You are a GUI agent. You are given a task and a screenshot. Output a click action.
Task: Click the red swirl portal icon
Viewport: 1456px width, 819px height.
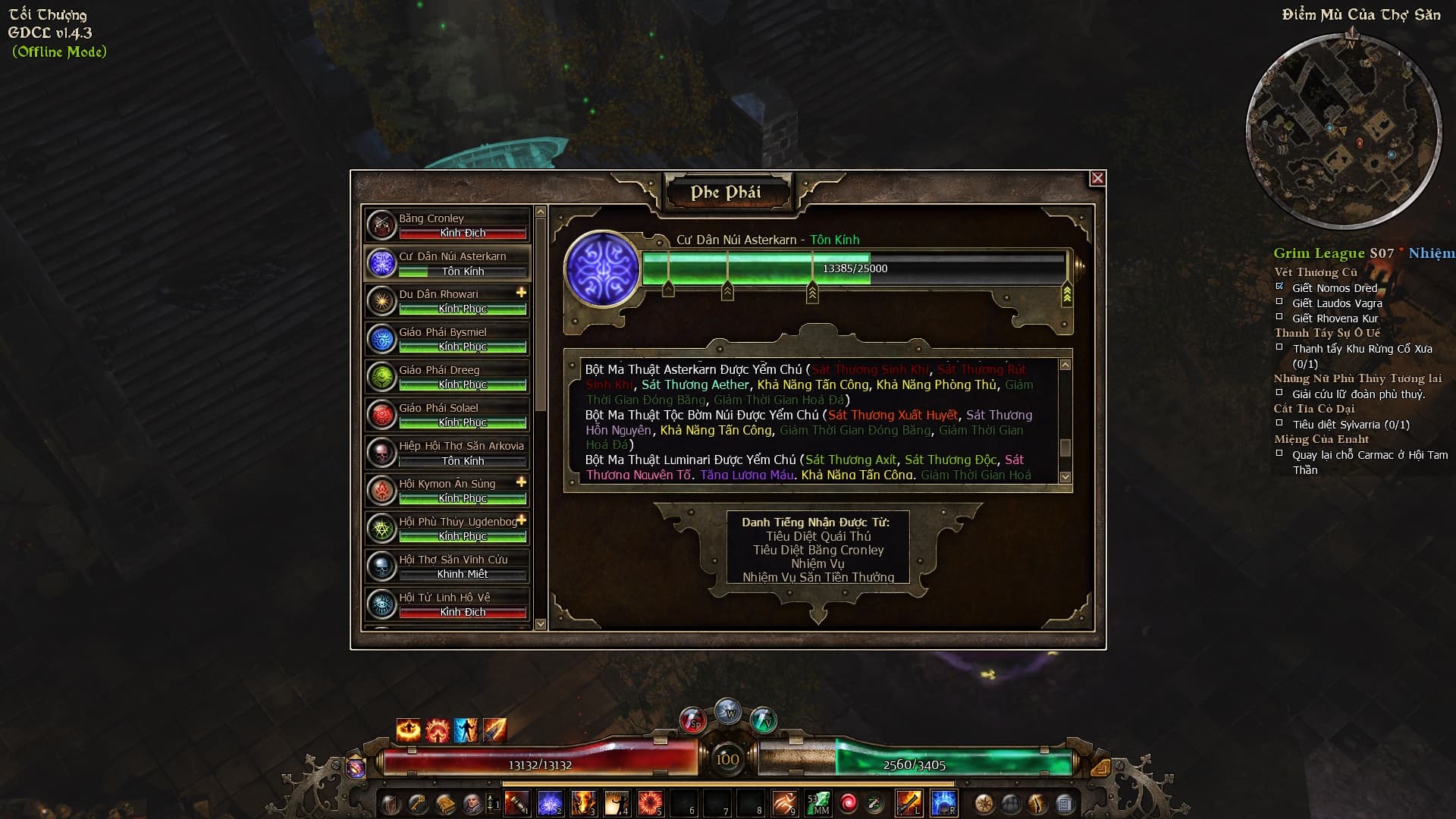849,802
